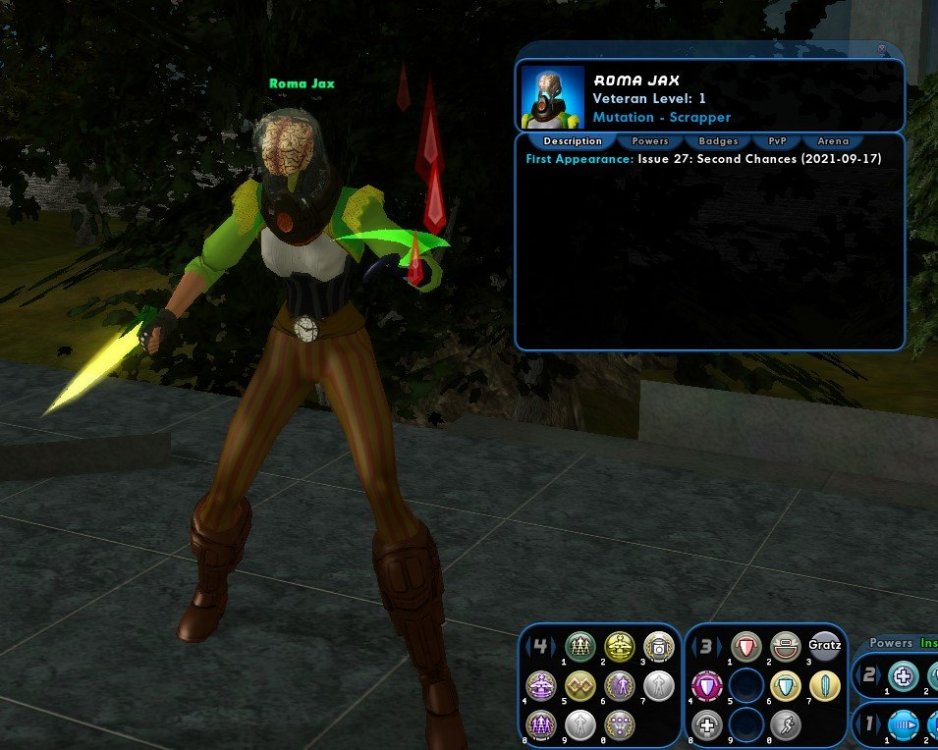View the Description tab
Screen dimensions: 938x750
[572, 141]
